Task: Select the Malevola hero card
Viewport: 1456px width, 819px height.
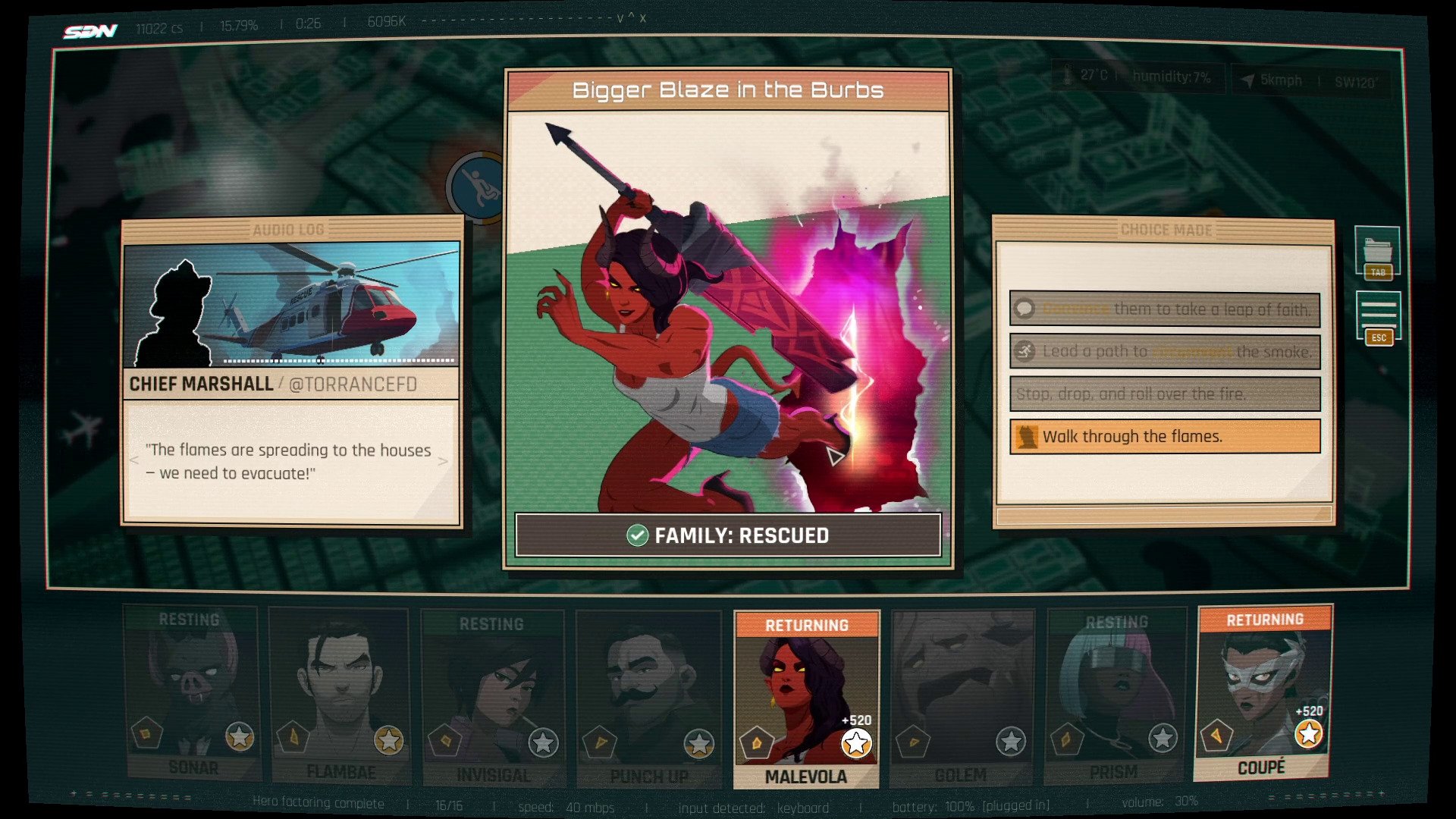Action: point(806,698)
